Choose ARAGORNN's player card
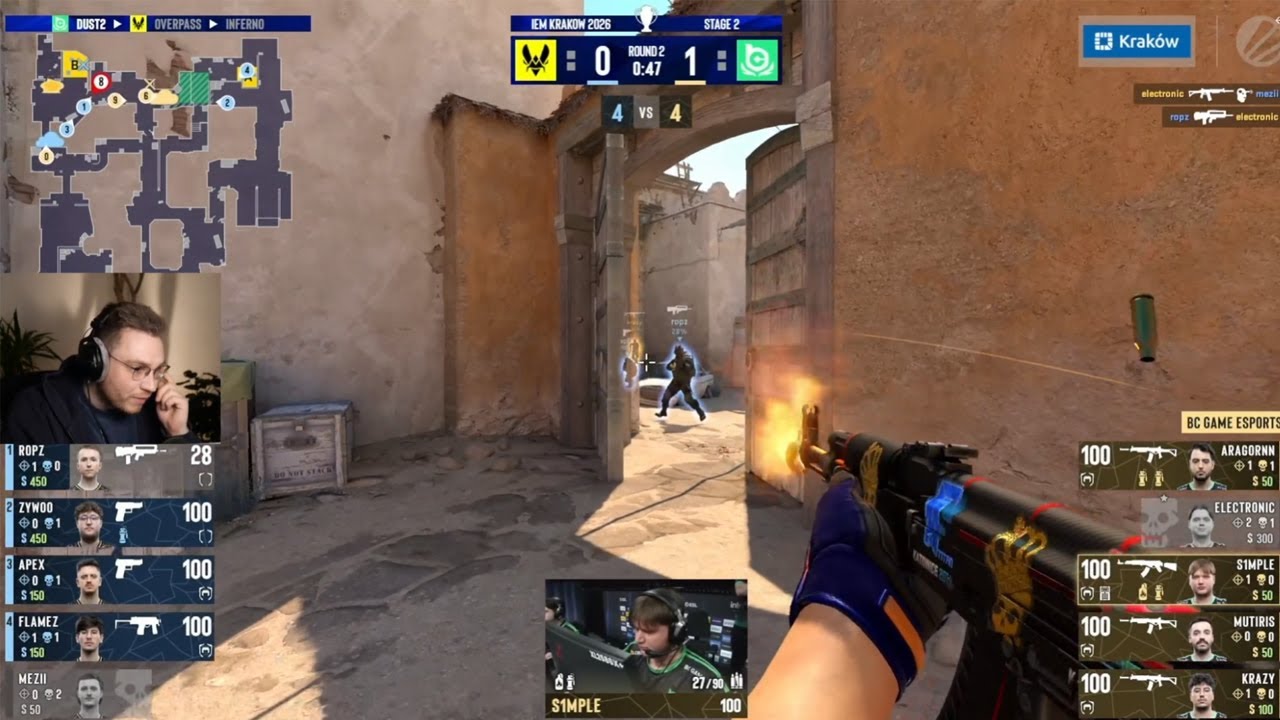 point(1178,466)
